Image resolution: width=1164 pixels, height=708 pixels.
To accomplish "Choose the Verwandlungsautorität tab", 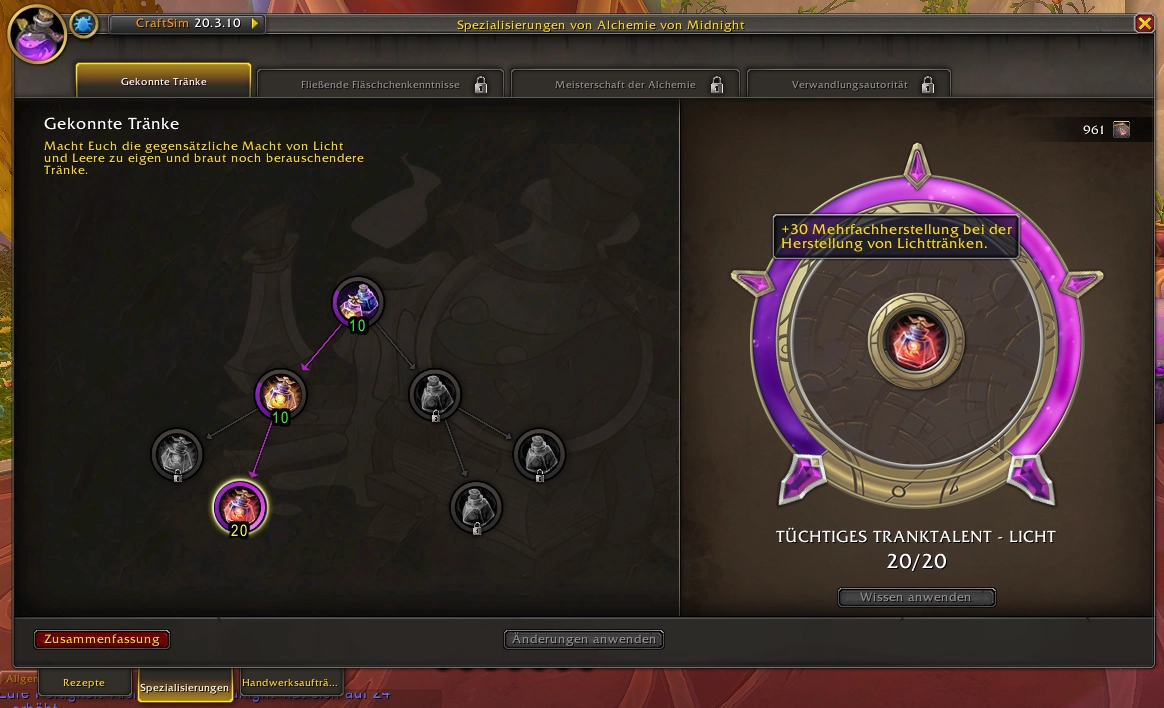I will click(849, 84).
